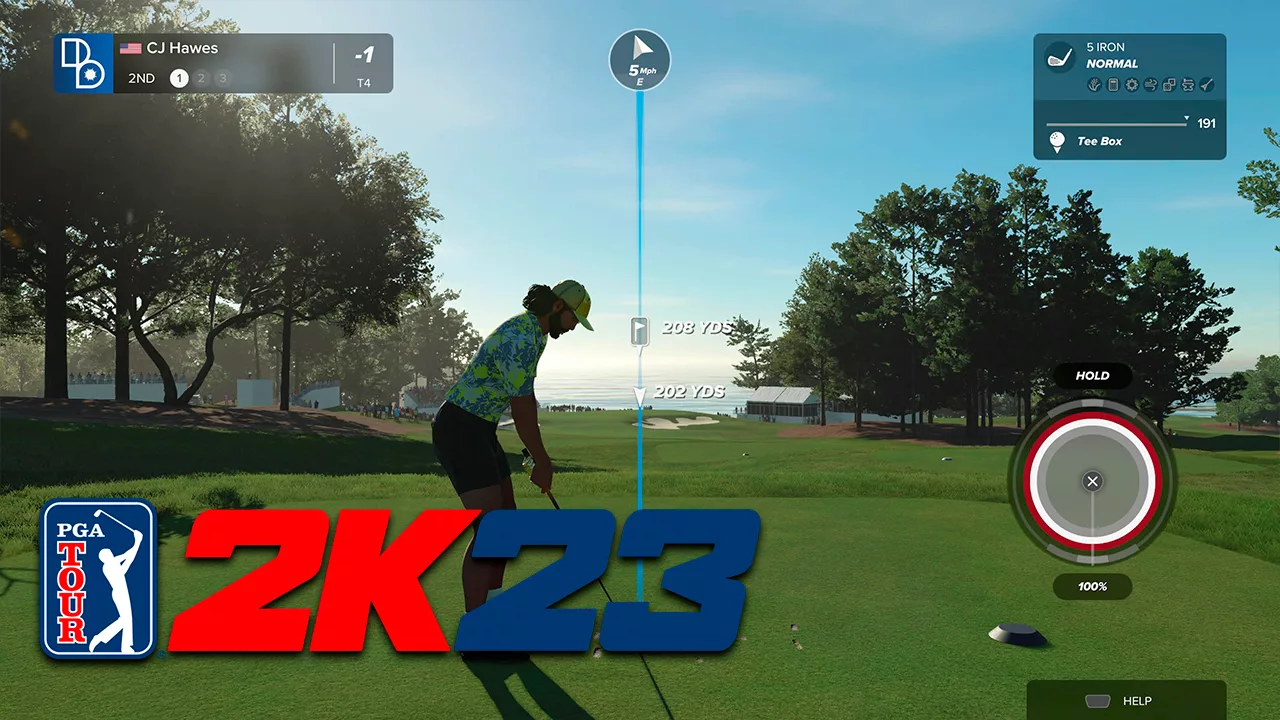Click the wind arrows modifier icon

click(x=1151, y=86)
